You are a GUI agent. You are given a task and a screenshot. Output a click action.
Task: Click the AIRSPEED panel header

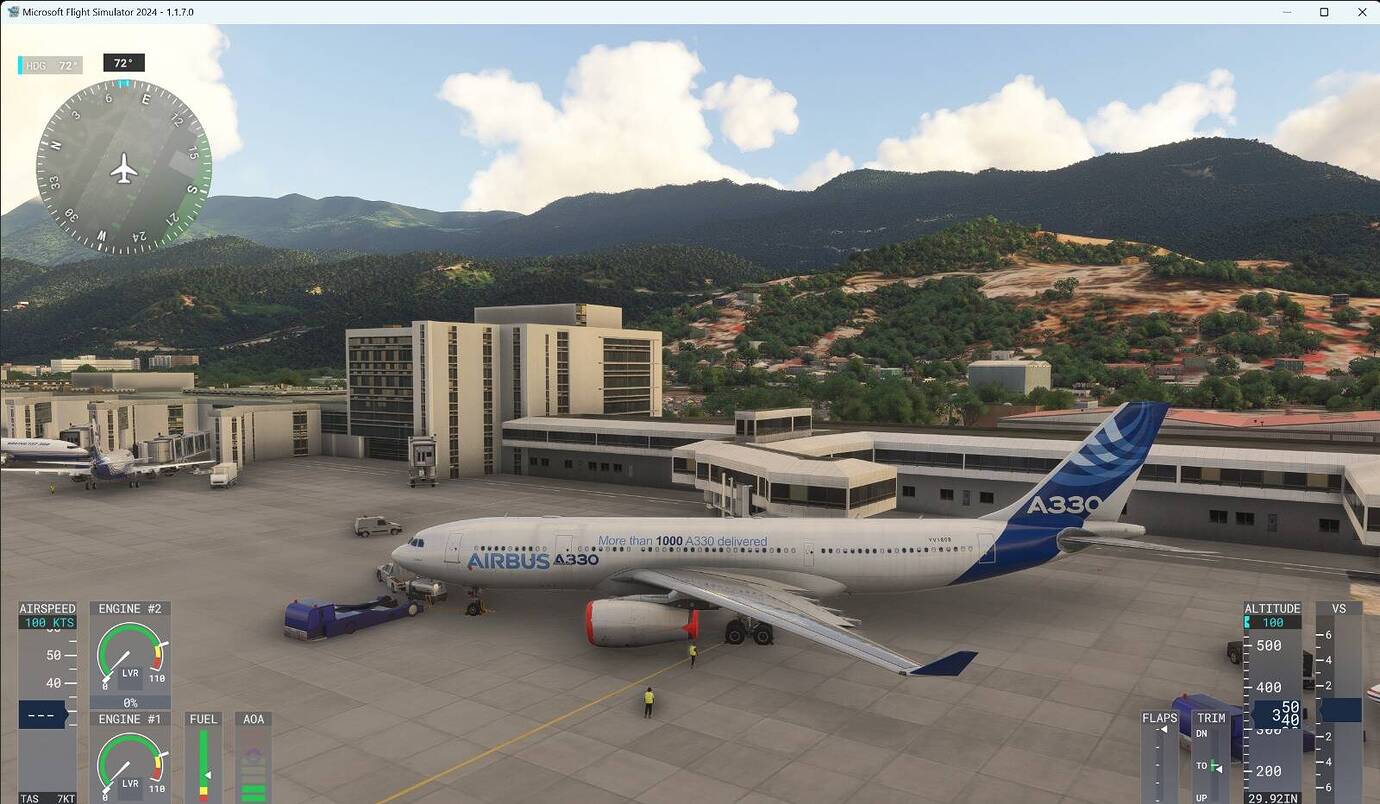(x=46, y=607)
